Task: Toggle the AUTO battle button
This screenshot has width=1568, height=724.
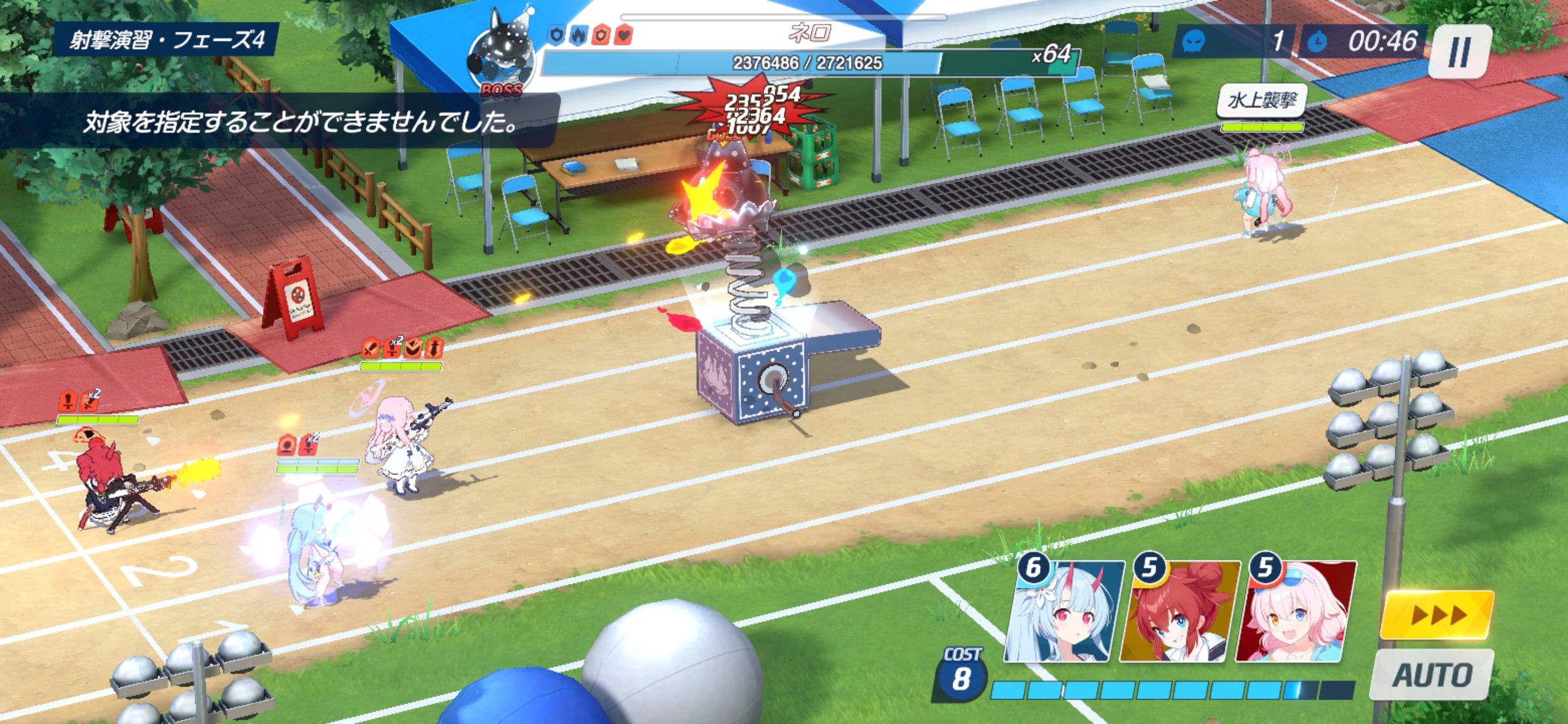Action: 1431,674
